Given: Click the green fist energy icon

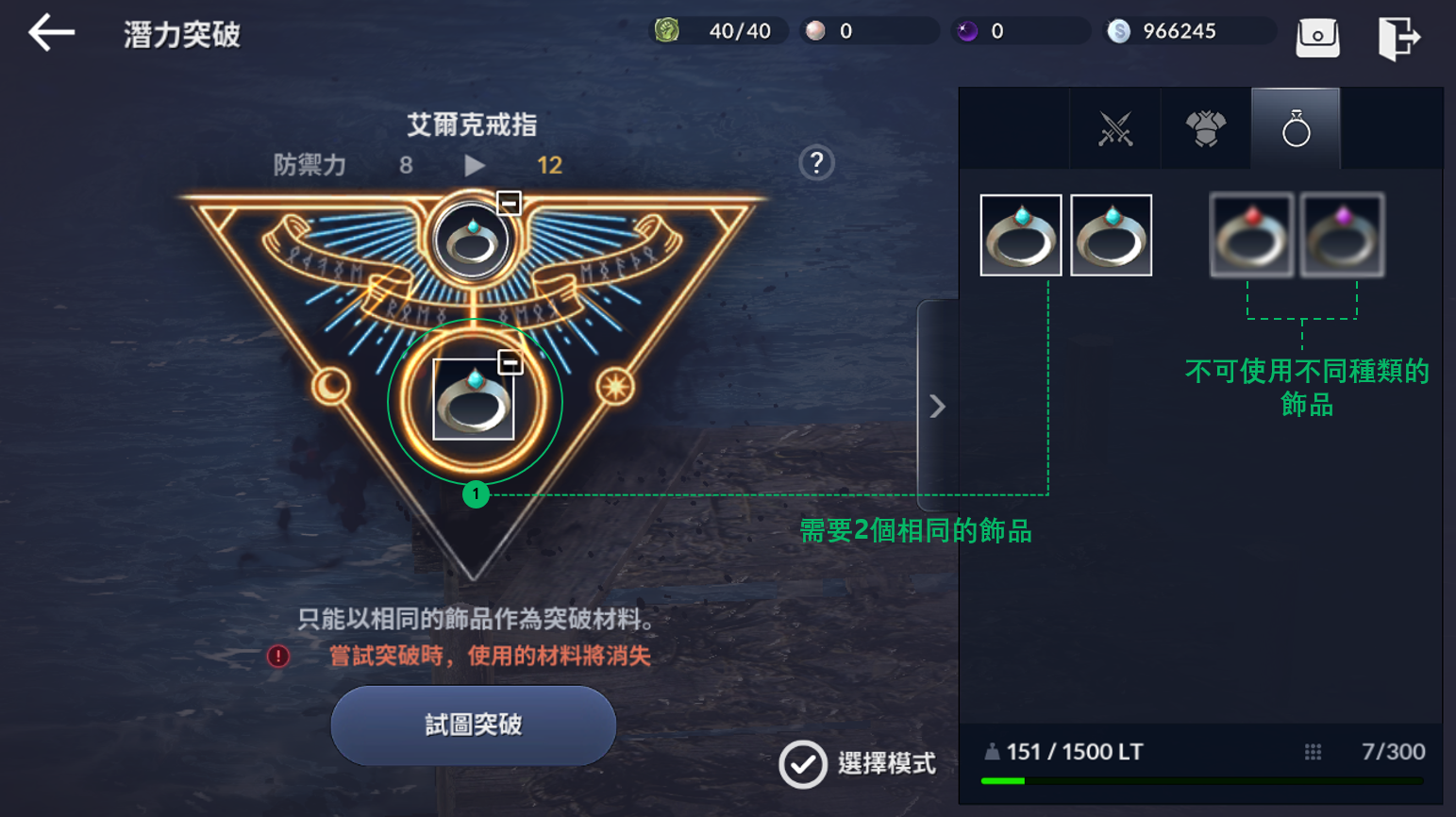Looking at the screenshot, I should 669,30.
